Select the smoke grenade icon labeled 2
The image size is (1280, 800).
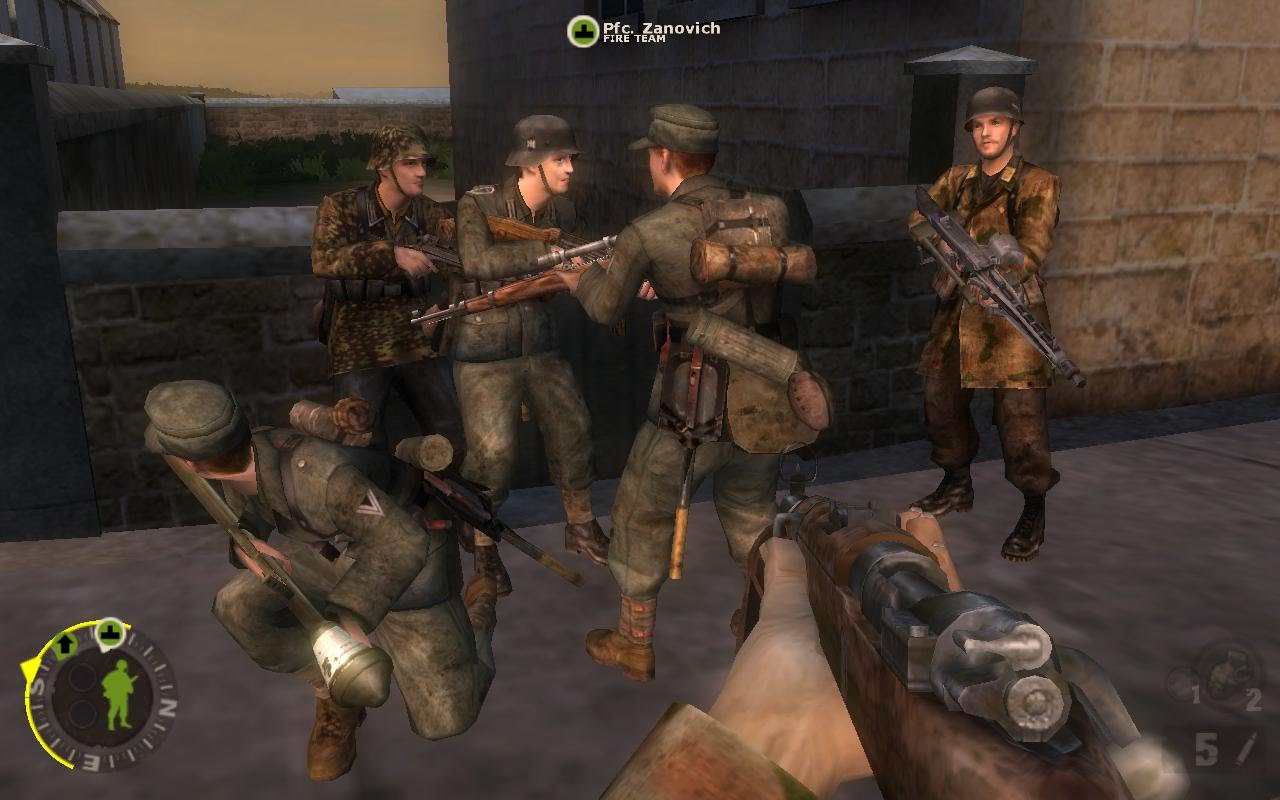[x=1229, y=674]
